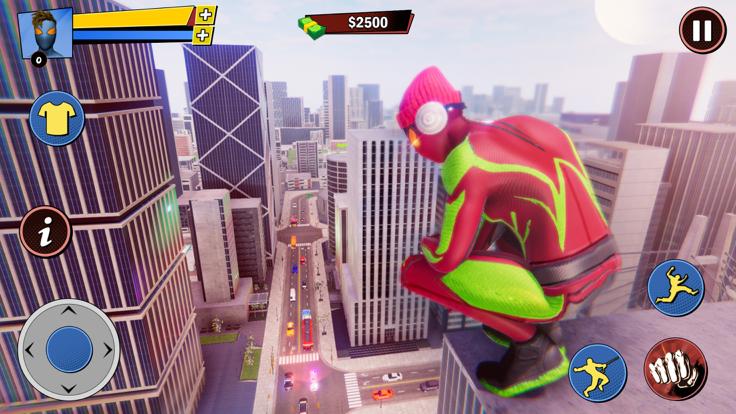Trigger the jumping figure action button
This screenshot has height=414, width=736.
(x=676, y=288)
